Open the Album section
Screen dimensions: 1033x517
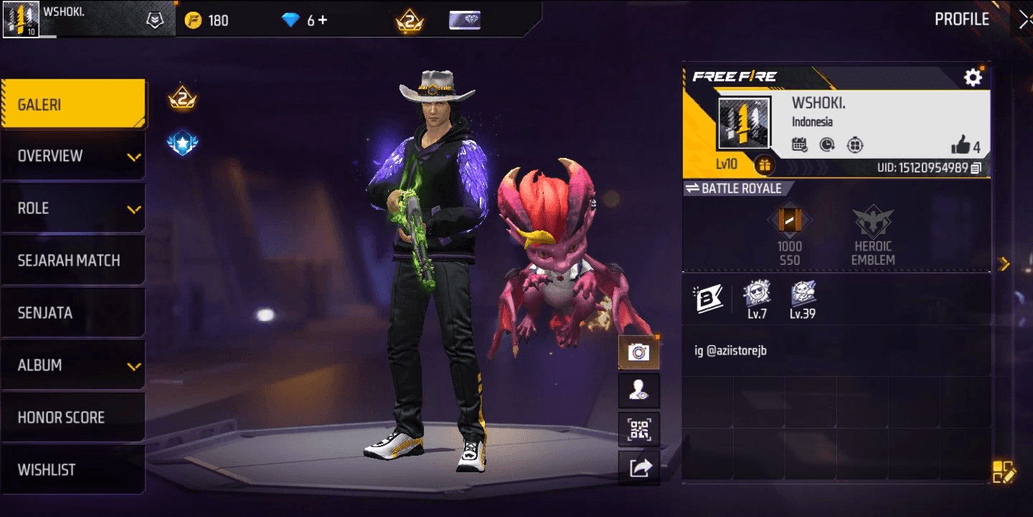(x=72, y=365)
